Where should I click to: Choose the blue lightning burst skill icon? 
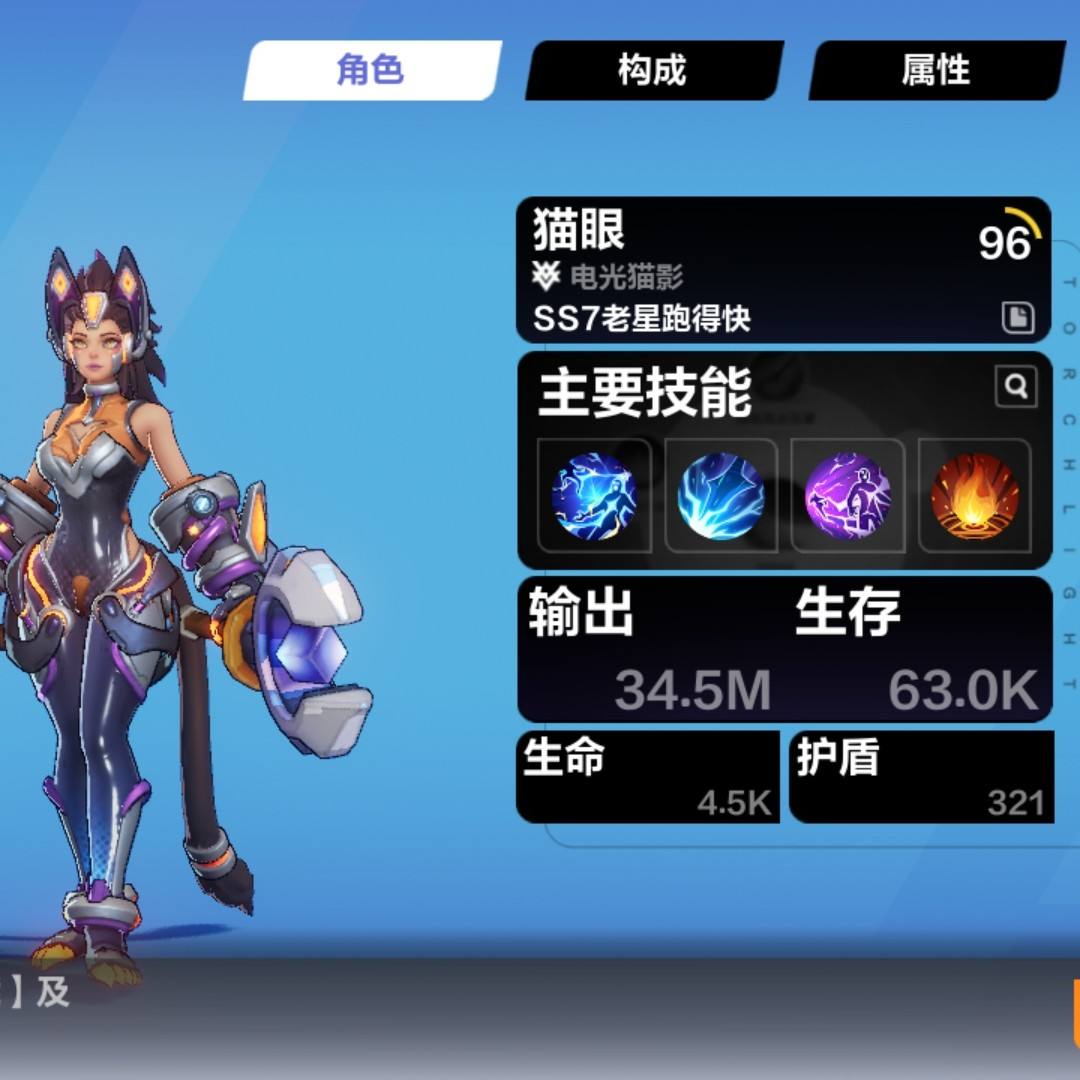coord(721,496)
